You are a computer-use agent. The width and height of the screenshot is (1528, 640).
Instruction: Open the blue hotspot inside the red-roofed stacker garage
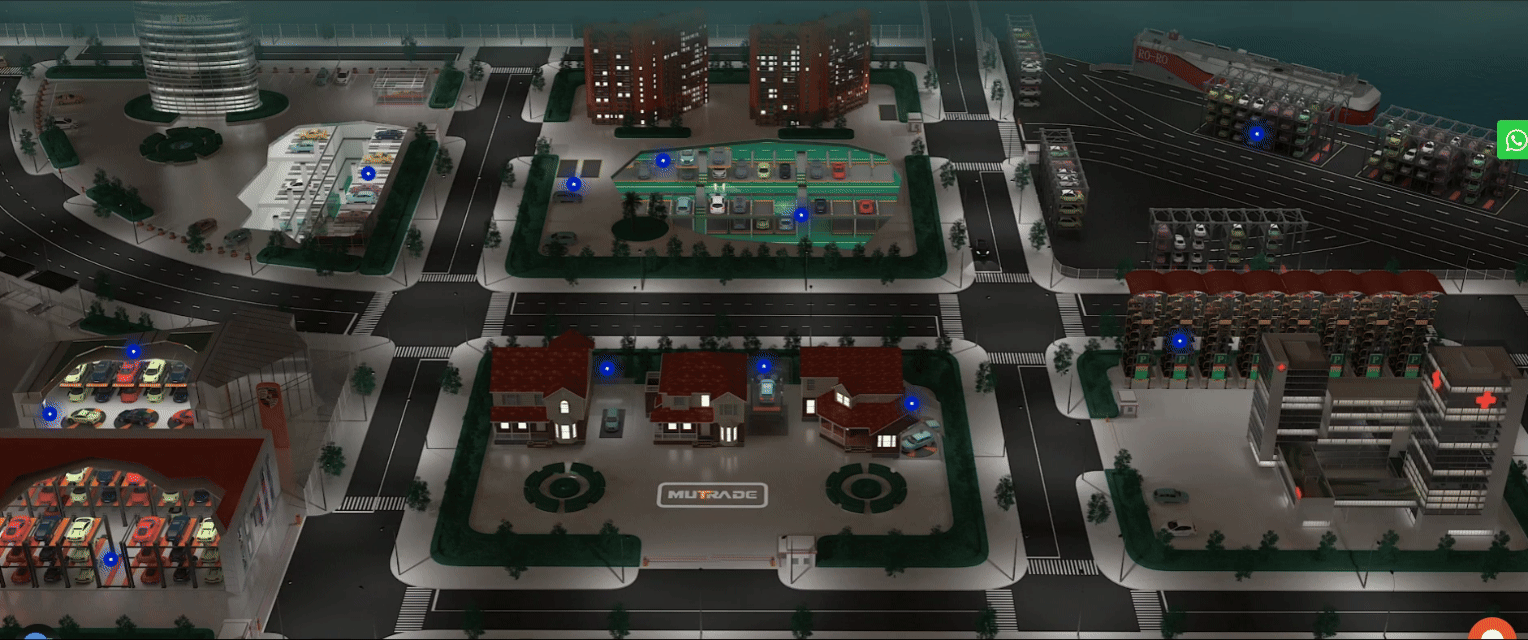click(x=110, y=560)
